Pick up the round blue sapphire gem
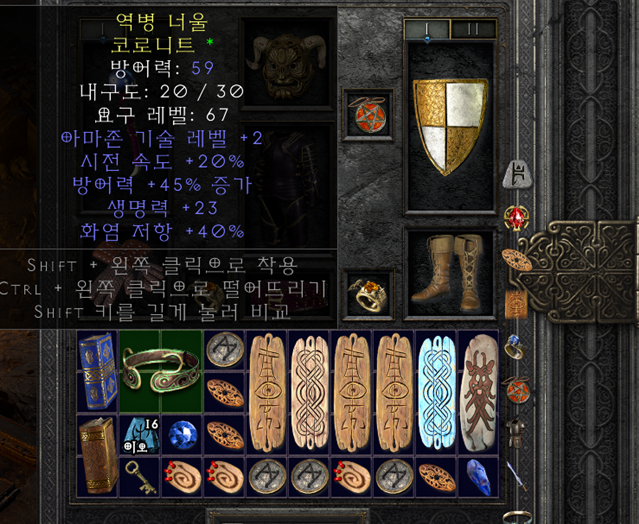Viewport: 639px width, 524px height. click(x=182, y=434)
